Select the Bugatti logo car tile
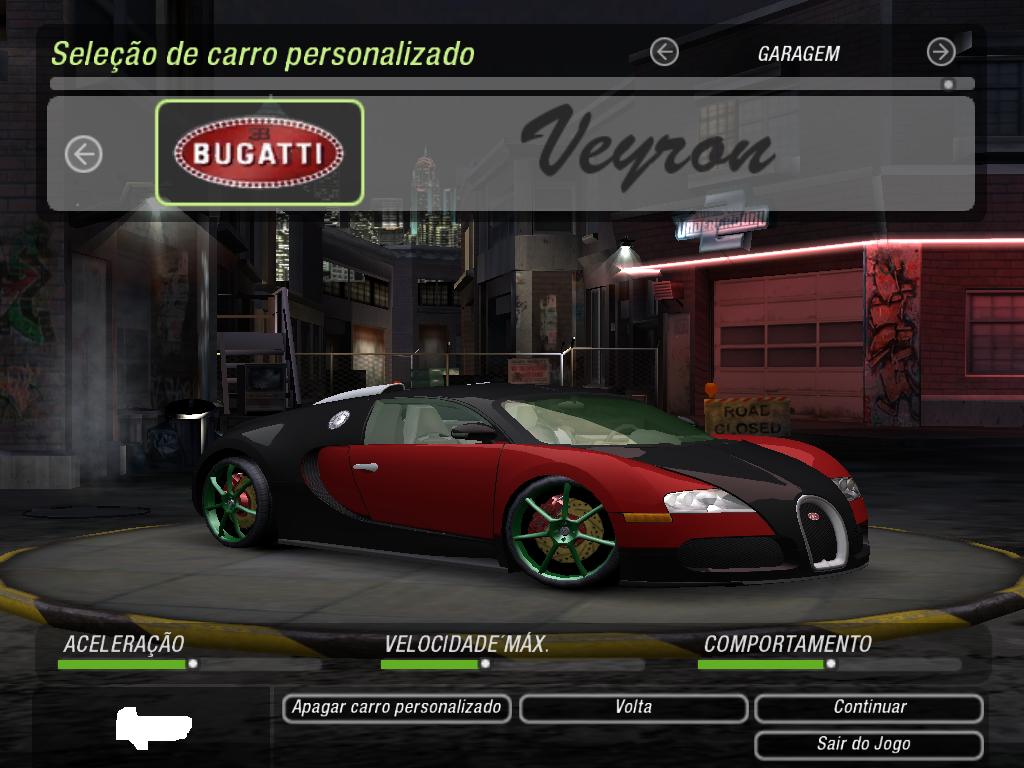The width and height of the screenshot is (1024, 768). point(259,153)
